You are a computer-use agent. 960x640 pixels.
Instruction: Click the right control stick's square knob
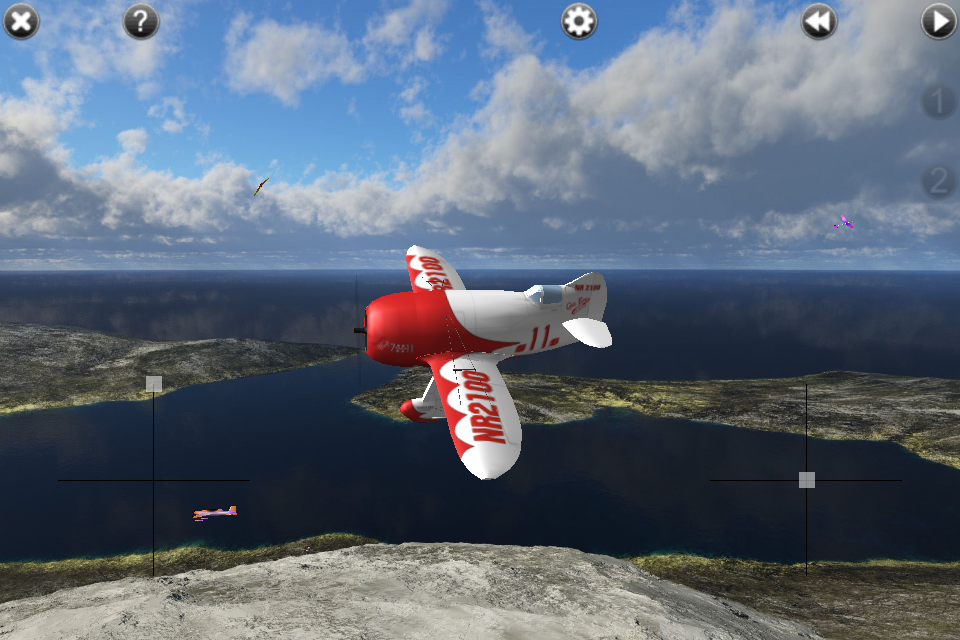pyautogui.click(x=807, y=480)
